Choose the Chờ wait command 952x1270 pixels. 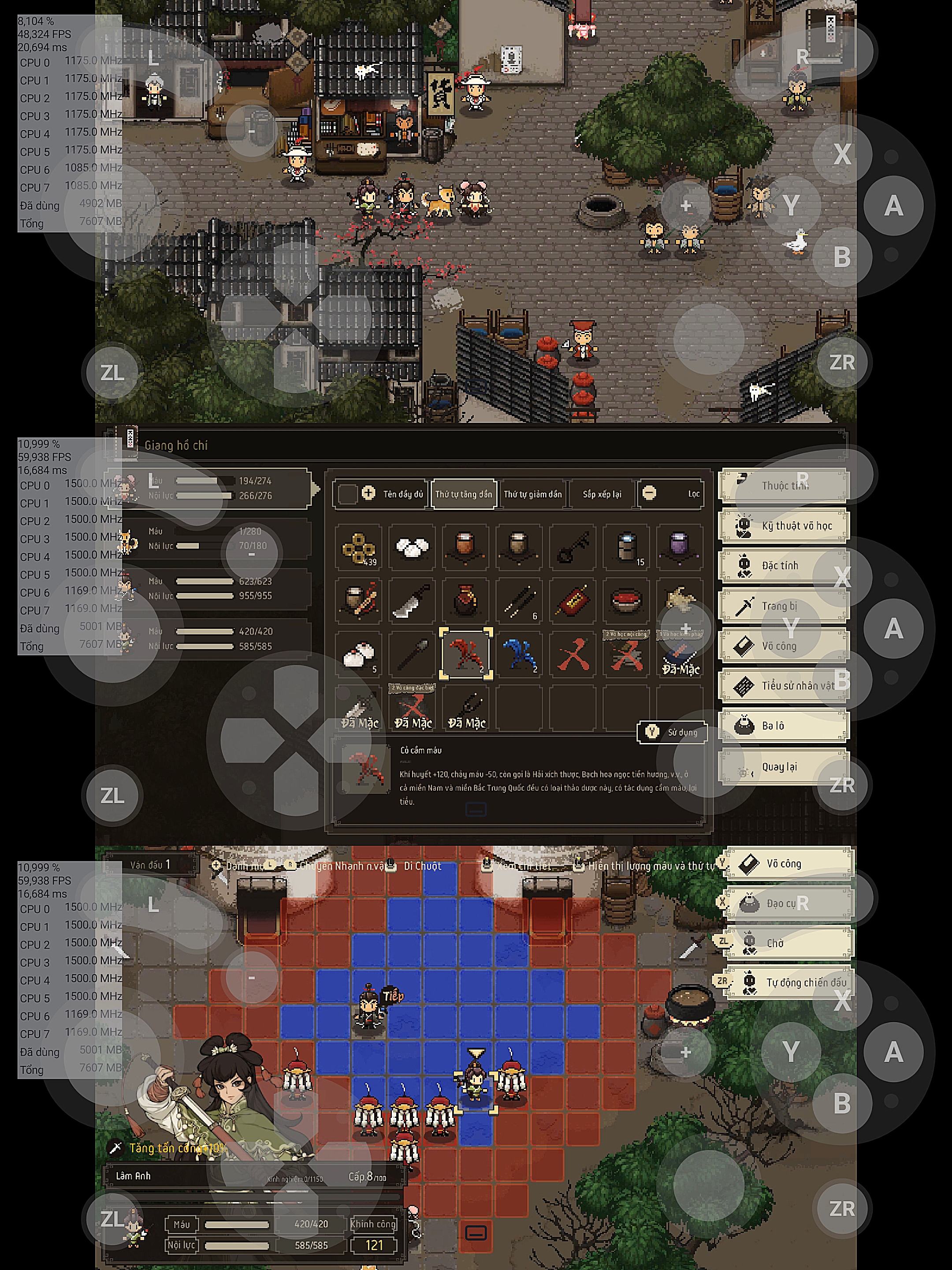click(790, 943)
